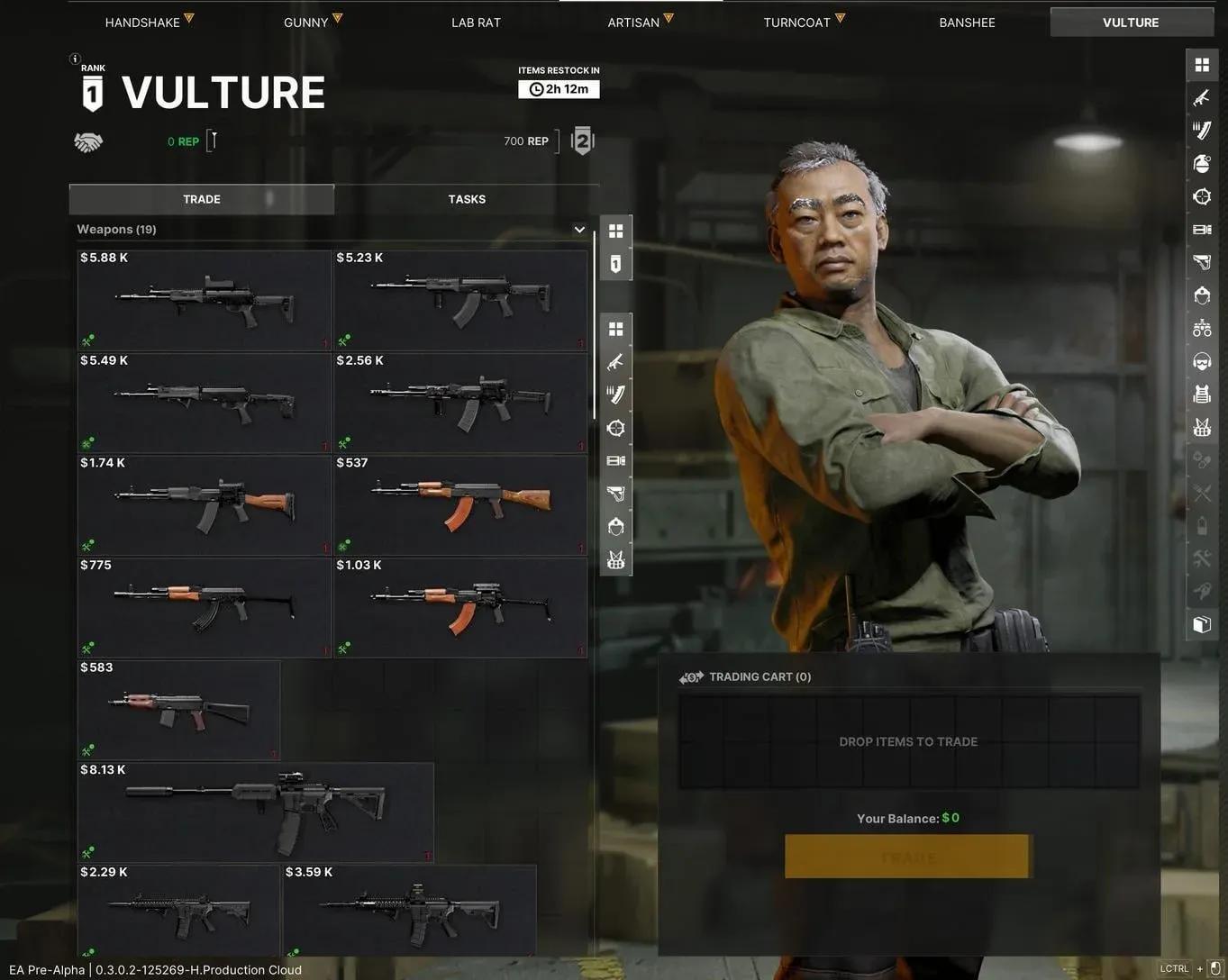
Task: Choose the $583 compact rifle
Action: tap(178, 710)
